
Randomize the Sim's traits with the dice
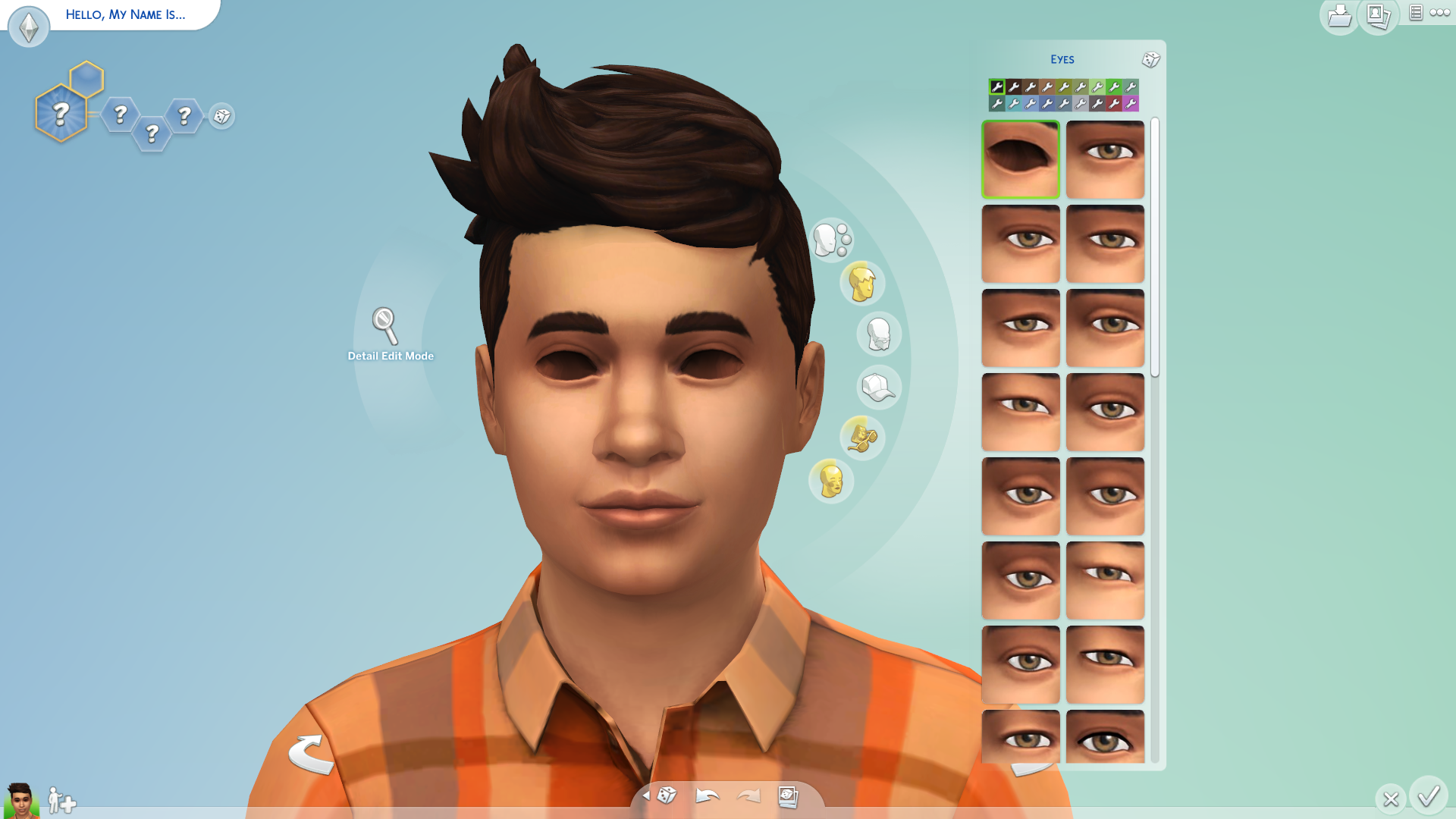pos(222,117)
